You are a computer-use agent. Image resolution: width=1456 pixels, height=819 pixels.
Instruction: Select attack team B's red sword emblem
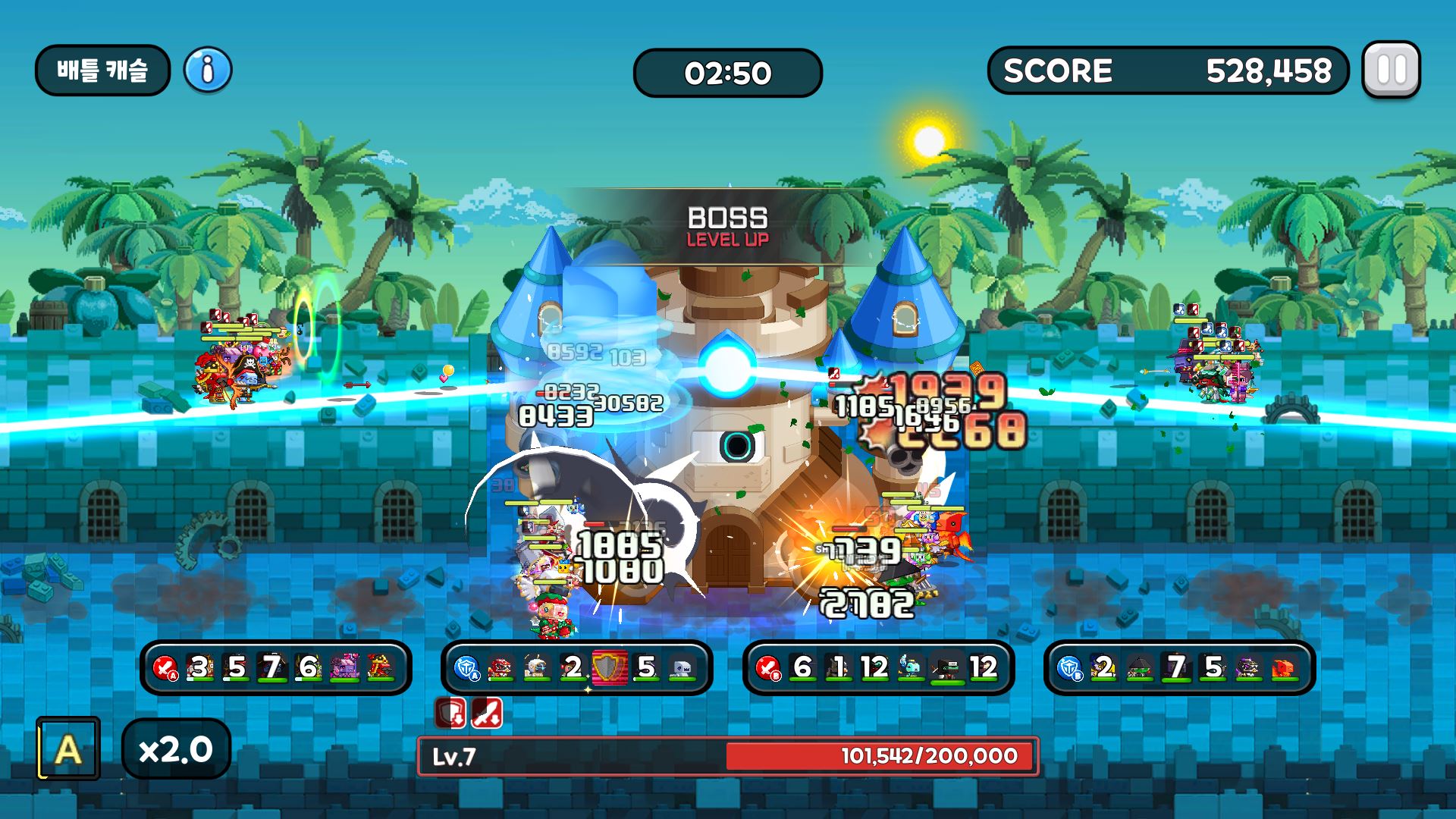pyautogui.click(x=767, y=668)
